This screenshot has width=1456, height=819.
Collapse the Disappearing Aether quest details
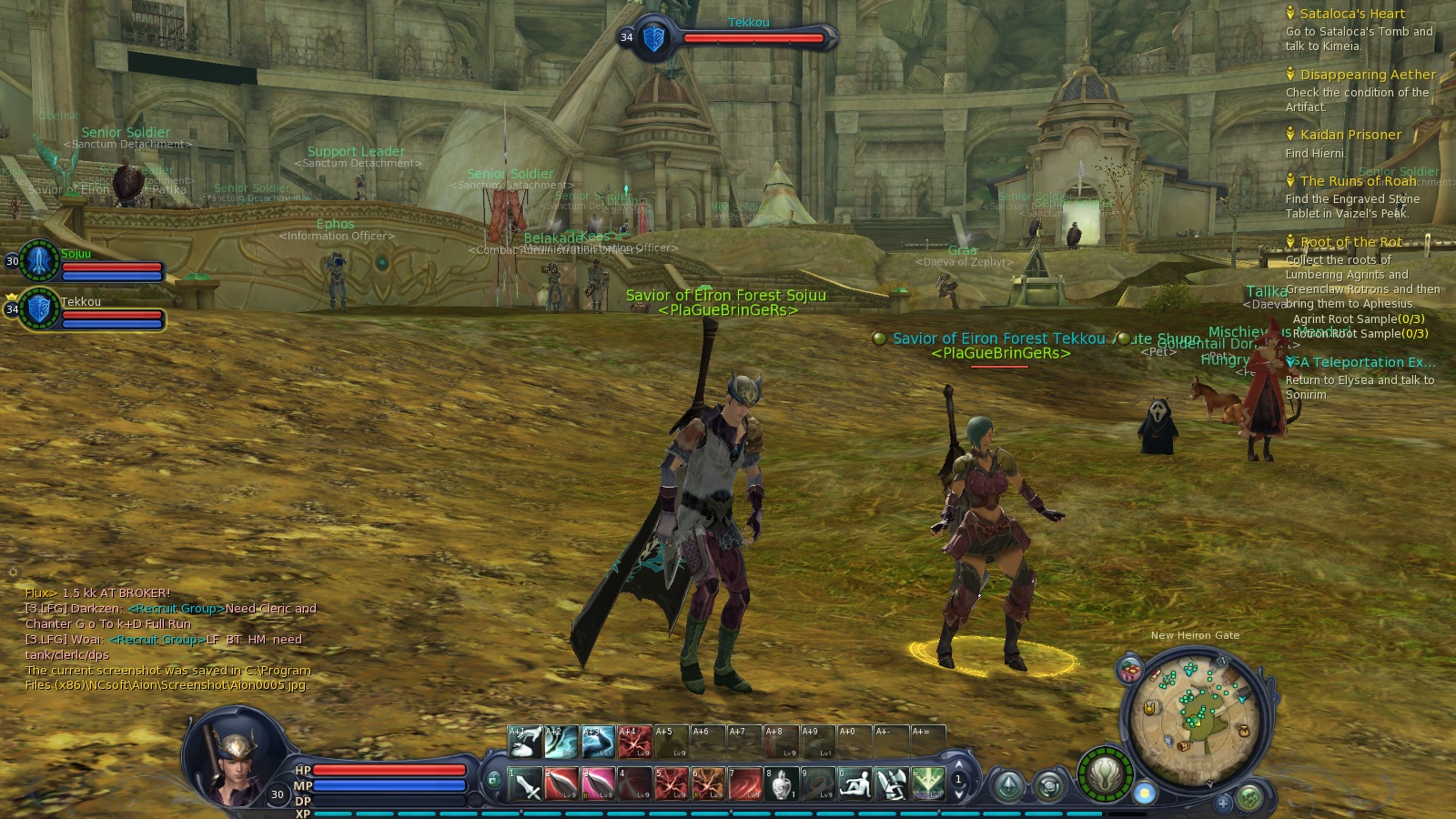(x=1292, y=75)
